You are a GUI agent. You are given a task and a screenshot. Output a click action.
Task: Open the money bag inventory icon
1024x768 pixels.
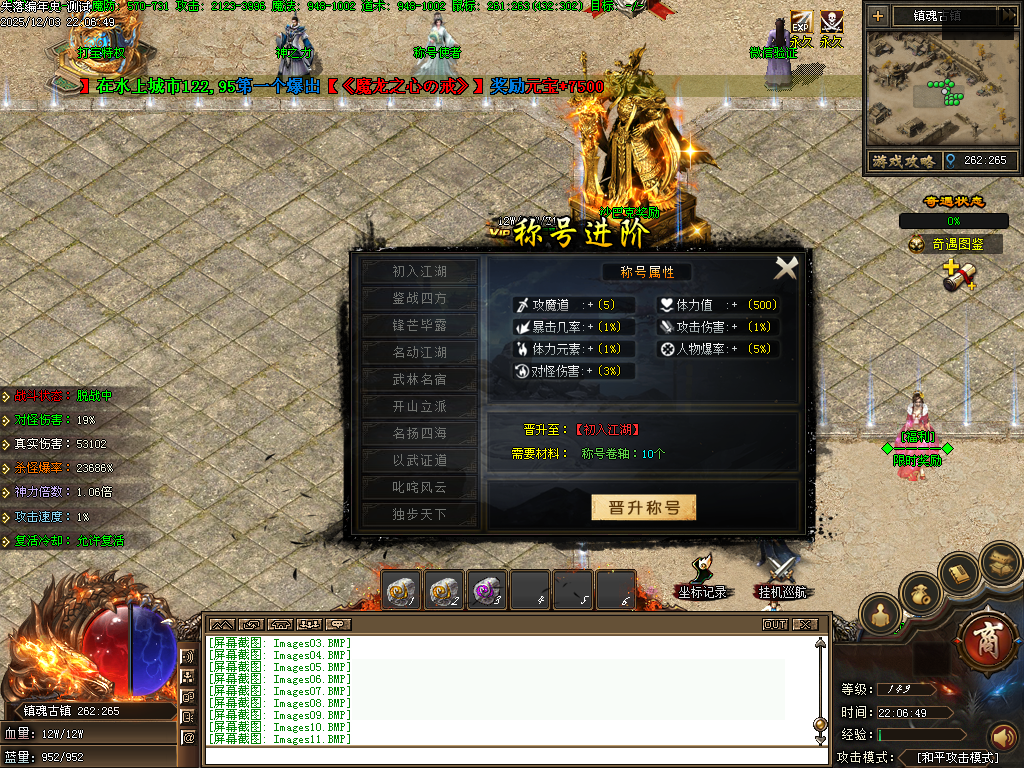(922, 596)
